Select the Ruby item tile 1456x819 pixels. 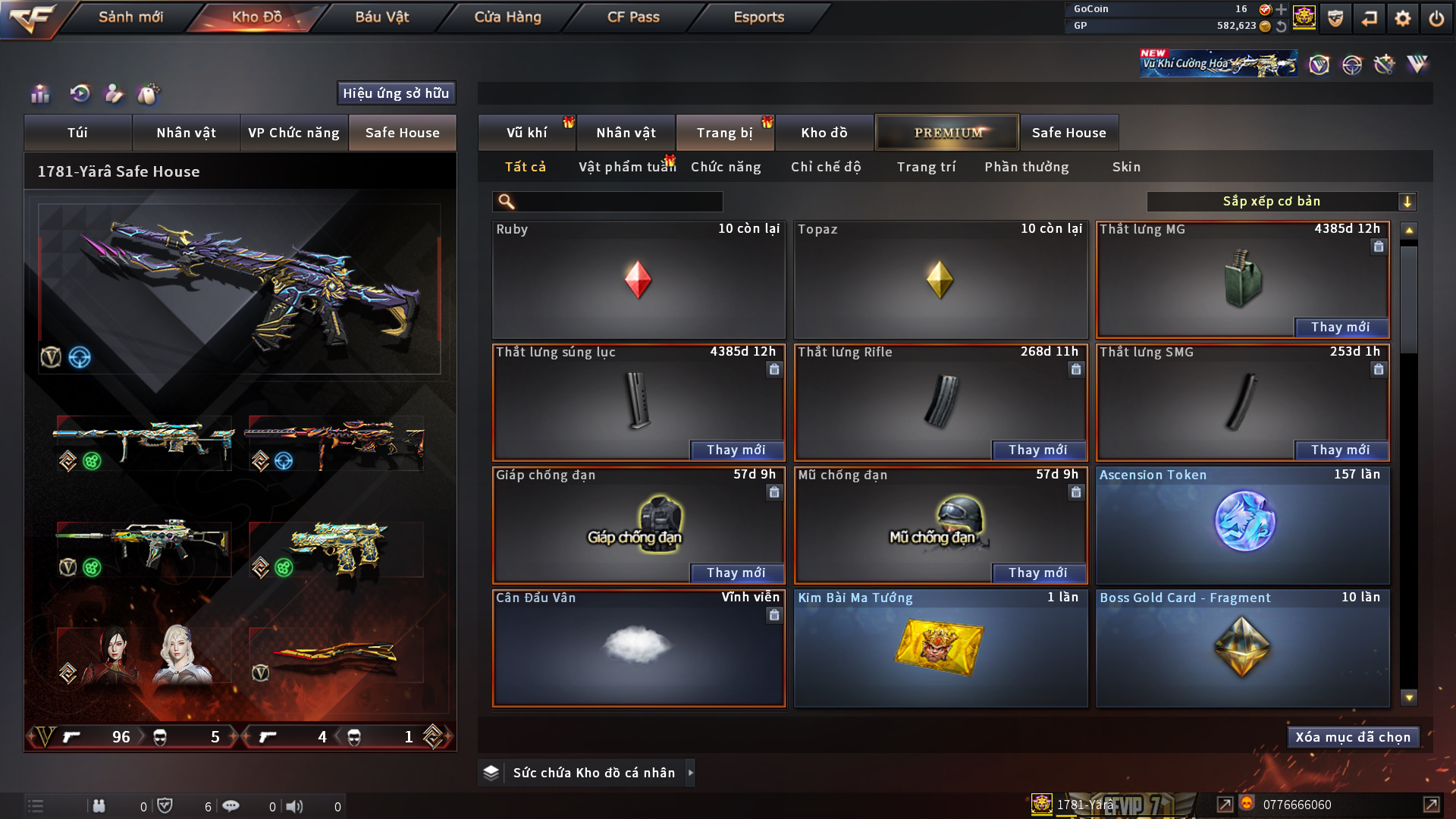click(638, 280)
